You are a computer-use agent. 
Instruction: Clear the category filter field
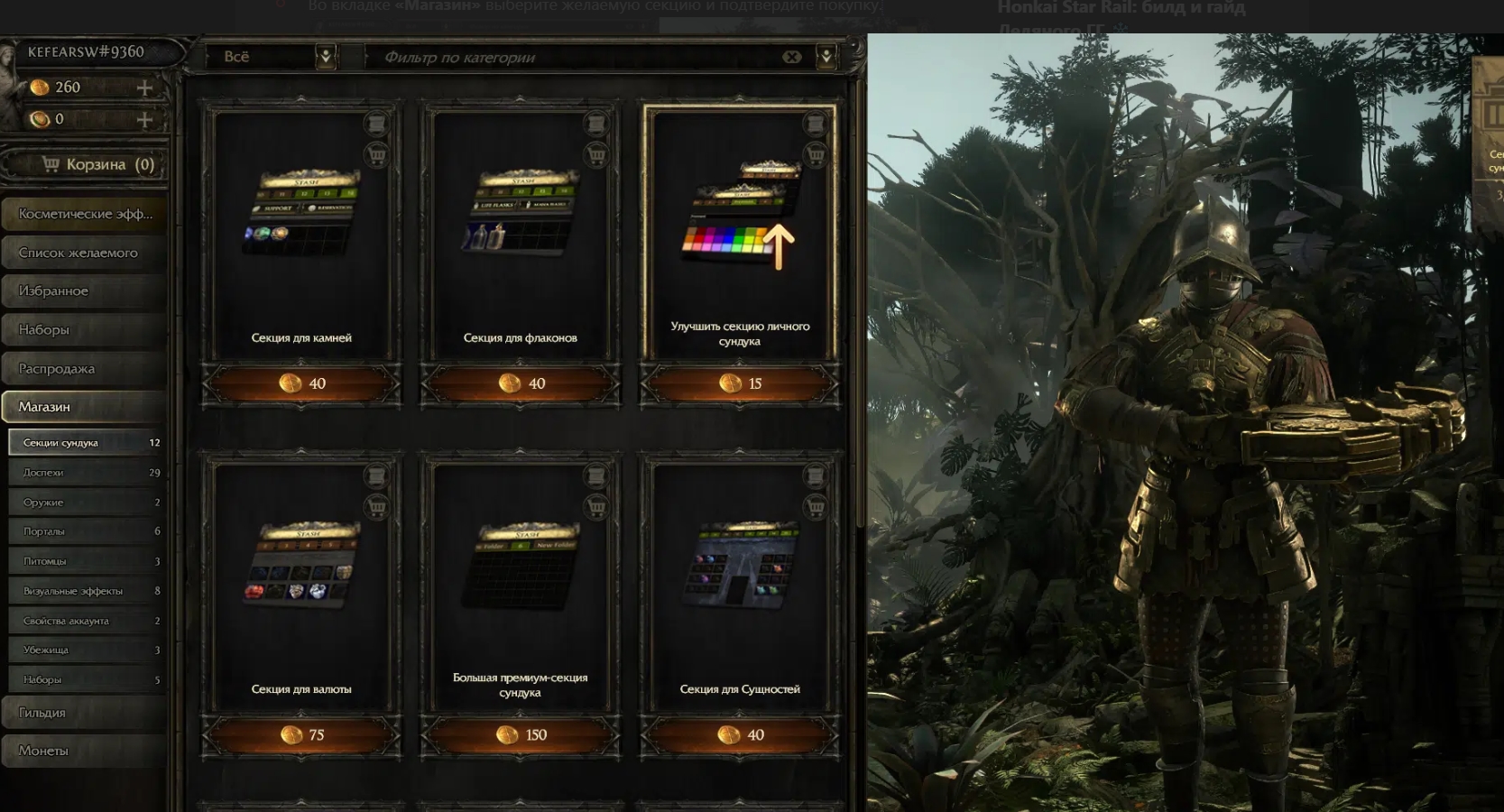[791, 57]
